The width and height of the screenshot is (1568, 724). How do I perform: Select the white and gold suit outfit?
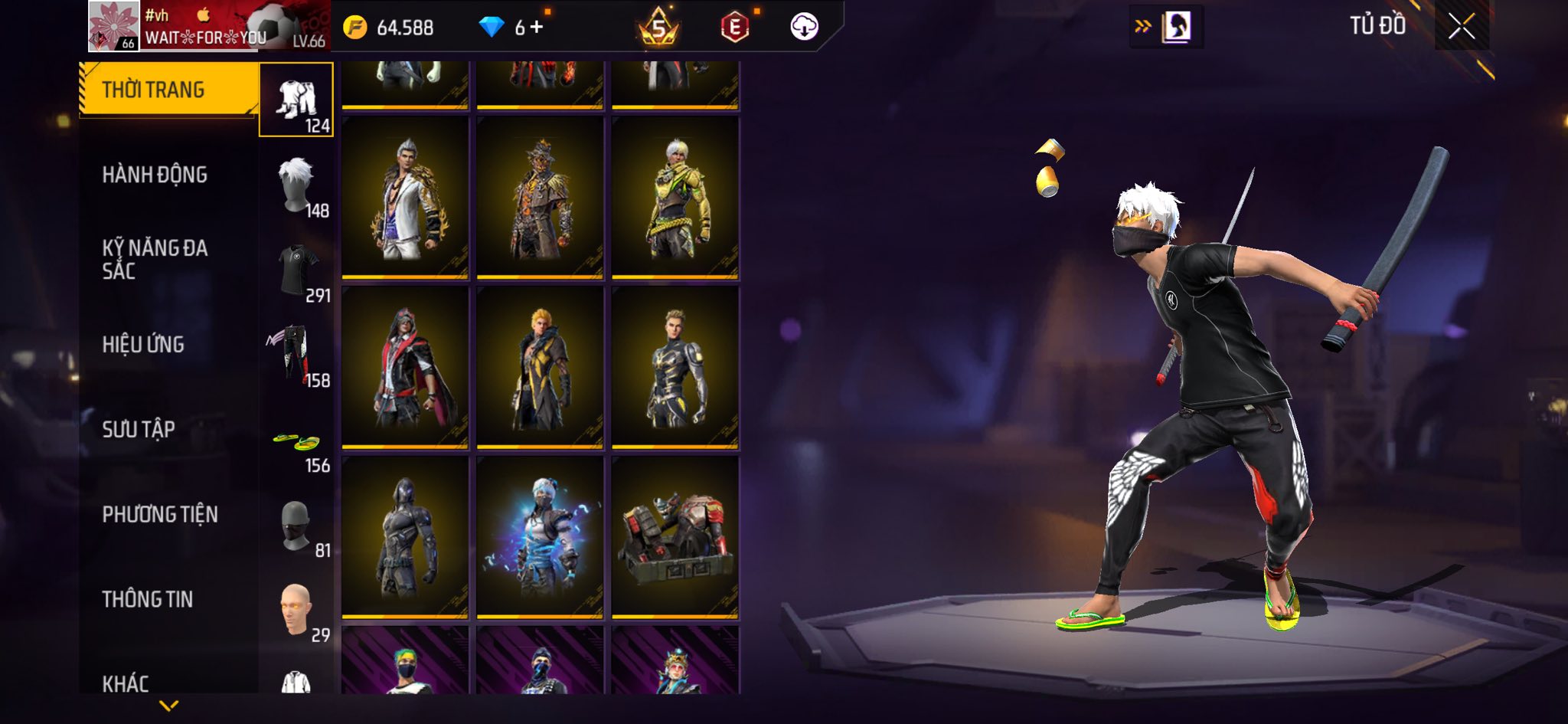[x=405, y=198]
